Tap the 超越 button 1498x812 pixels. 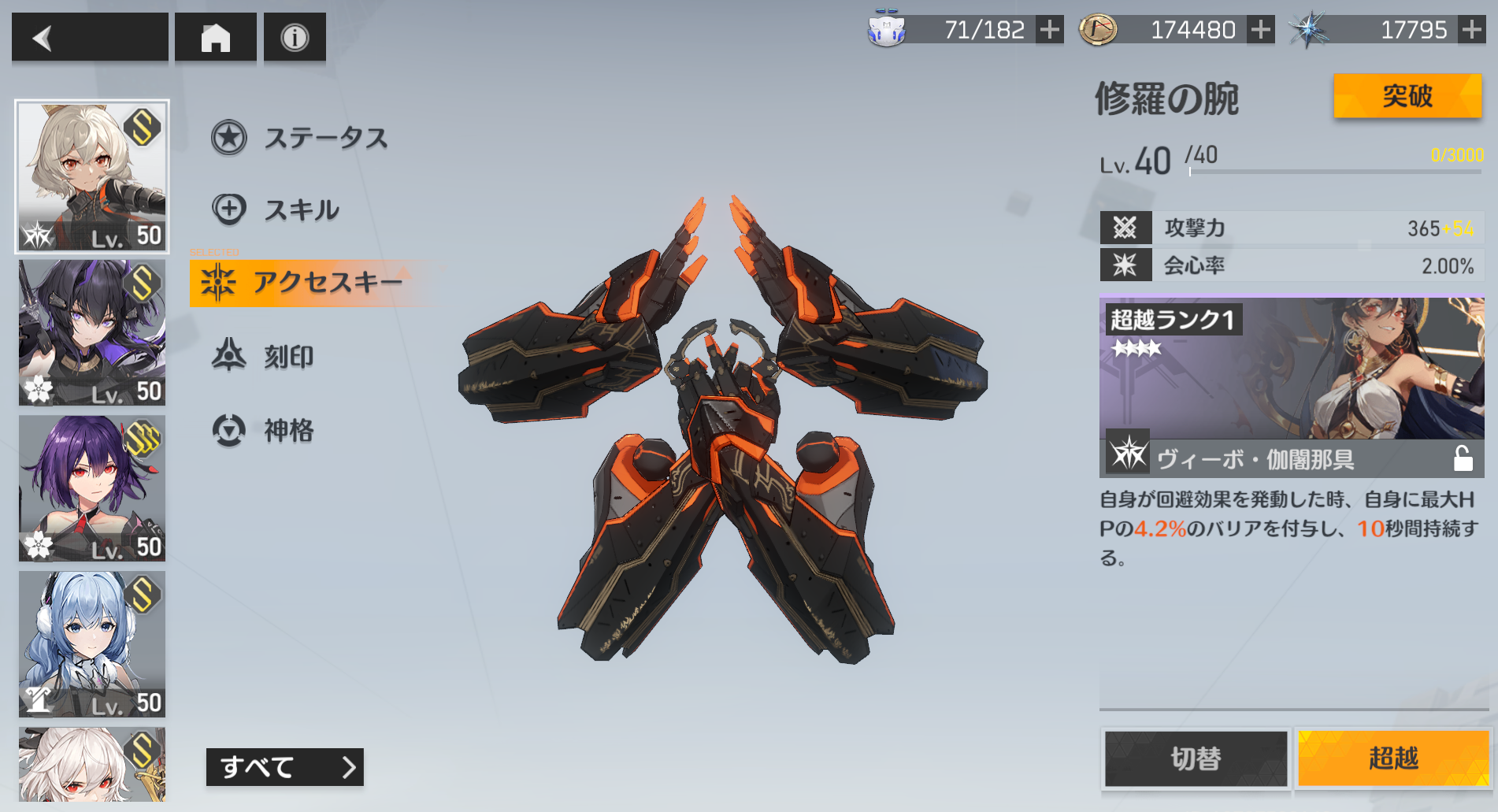point(1392,758)
